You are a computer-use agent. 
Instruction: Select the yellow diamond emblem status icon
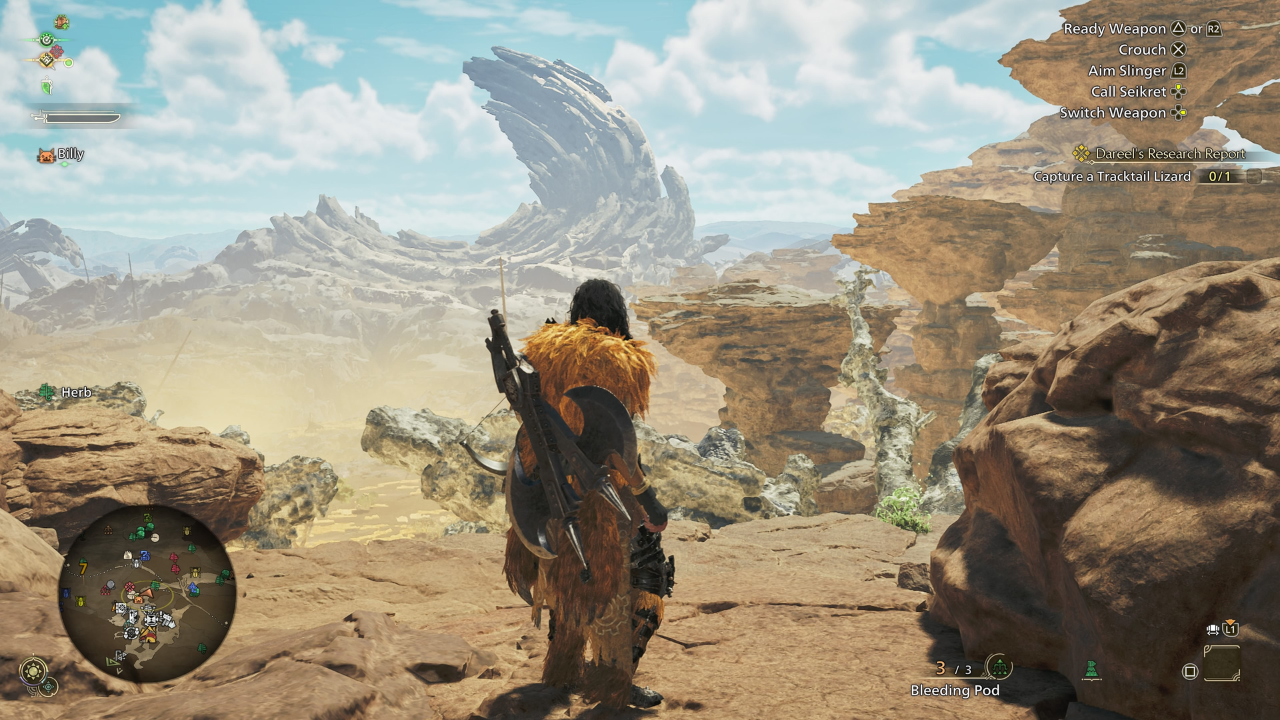[x=46, y=60]
